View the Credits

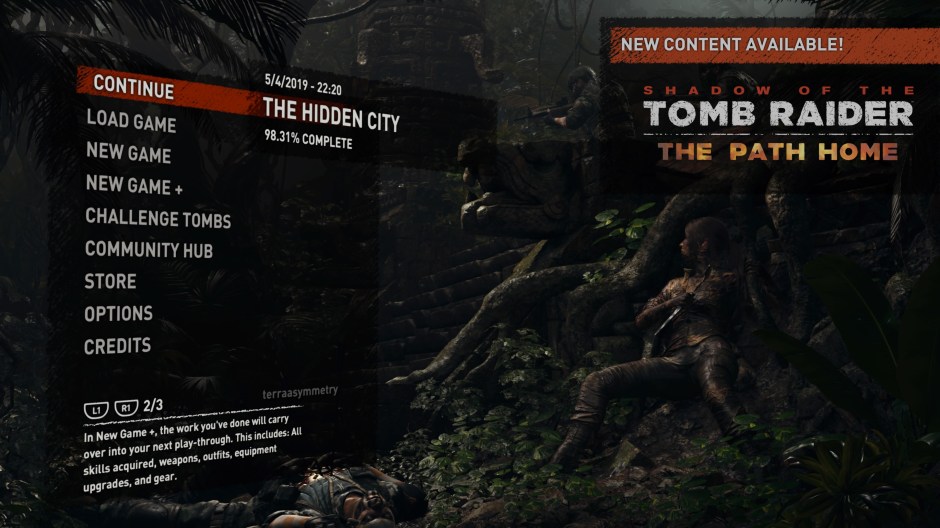coord(117,346)
